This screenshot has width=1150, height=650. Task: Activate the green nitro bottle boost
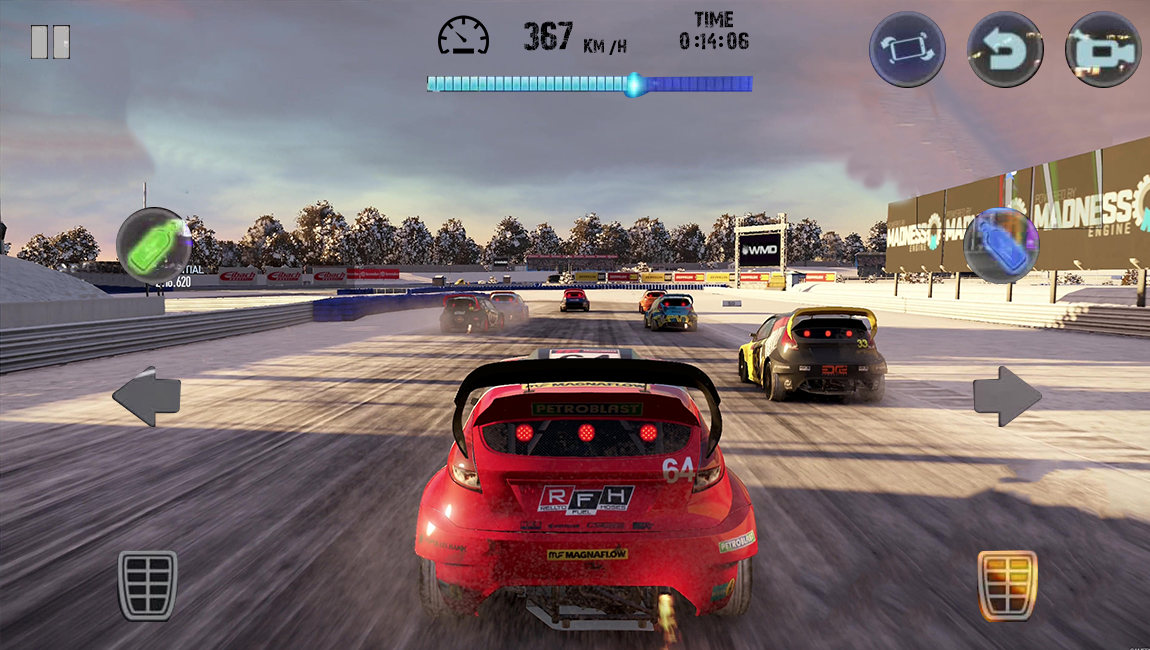coord(154,246)
